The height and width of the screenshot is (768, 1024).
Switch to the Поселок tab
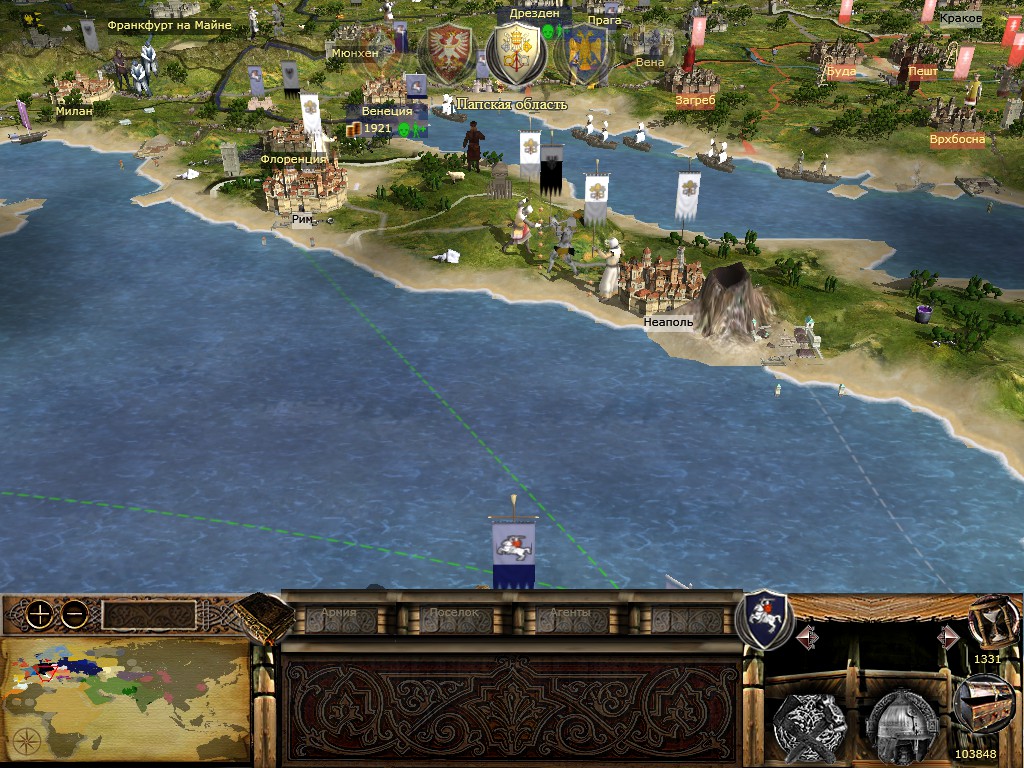(x=455, y=614)
